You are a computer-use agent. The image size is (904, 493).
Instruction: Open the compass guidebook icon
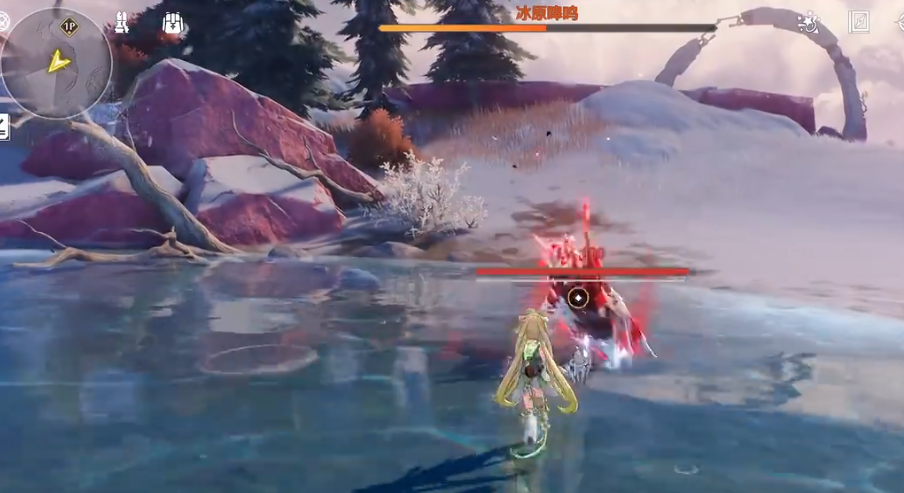tap(859, 22)
